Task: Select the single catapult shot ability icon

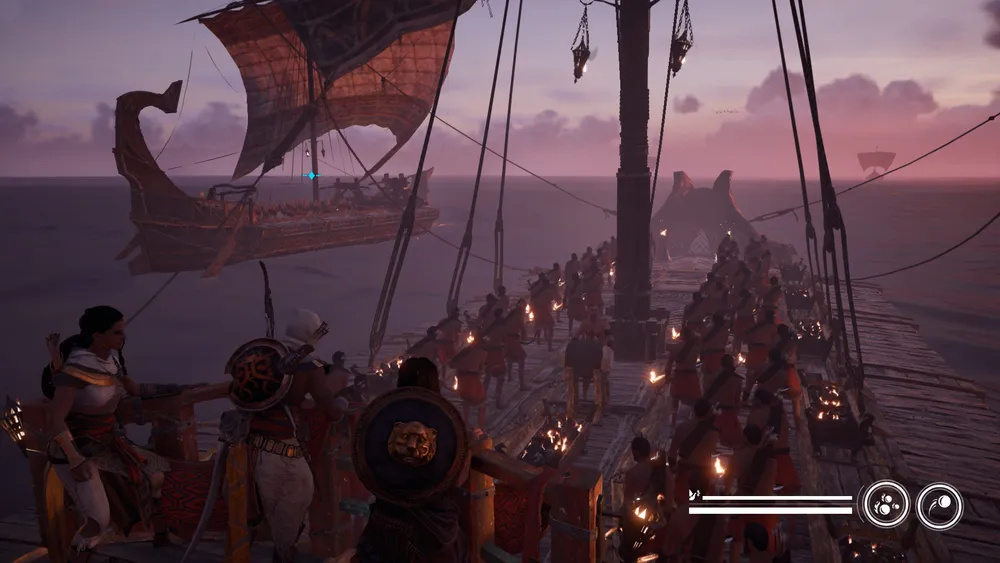Action: [x=939, y=505]
